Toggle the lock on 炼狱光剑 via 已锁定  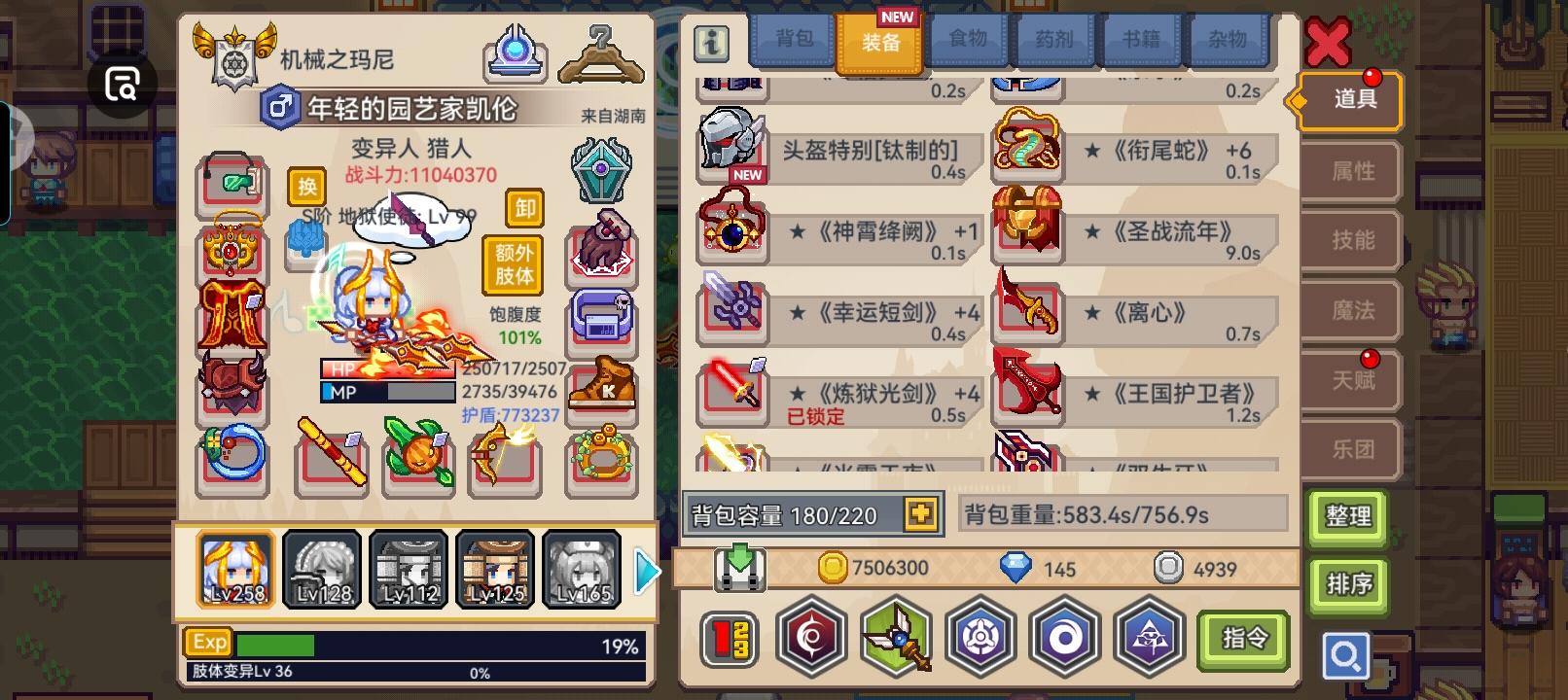[x=815, y=416]
